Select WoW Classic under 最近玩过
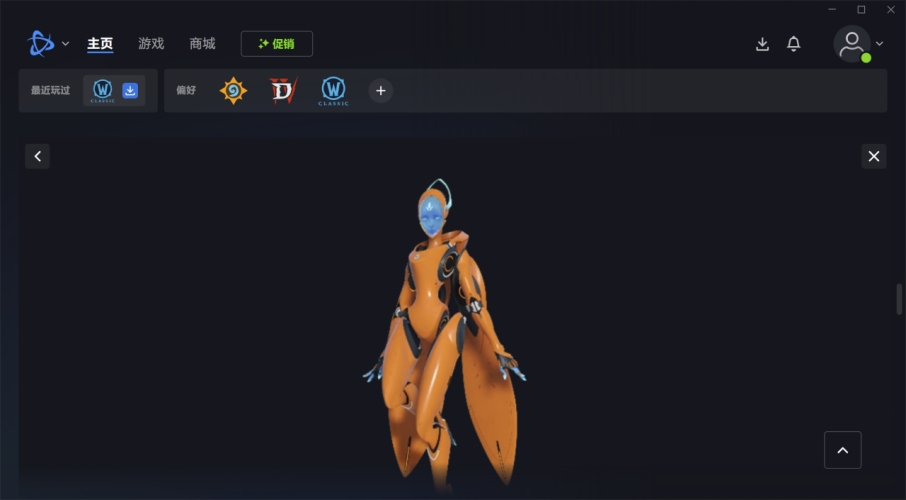906x500 pixels. tap(102, 91)
